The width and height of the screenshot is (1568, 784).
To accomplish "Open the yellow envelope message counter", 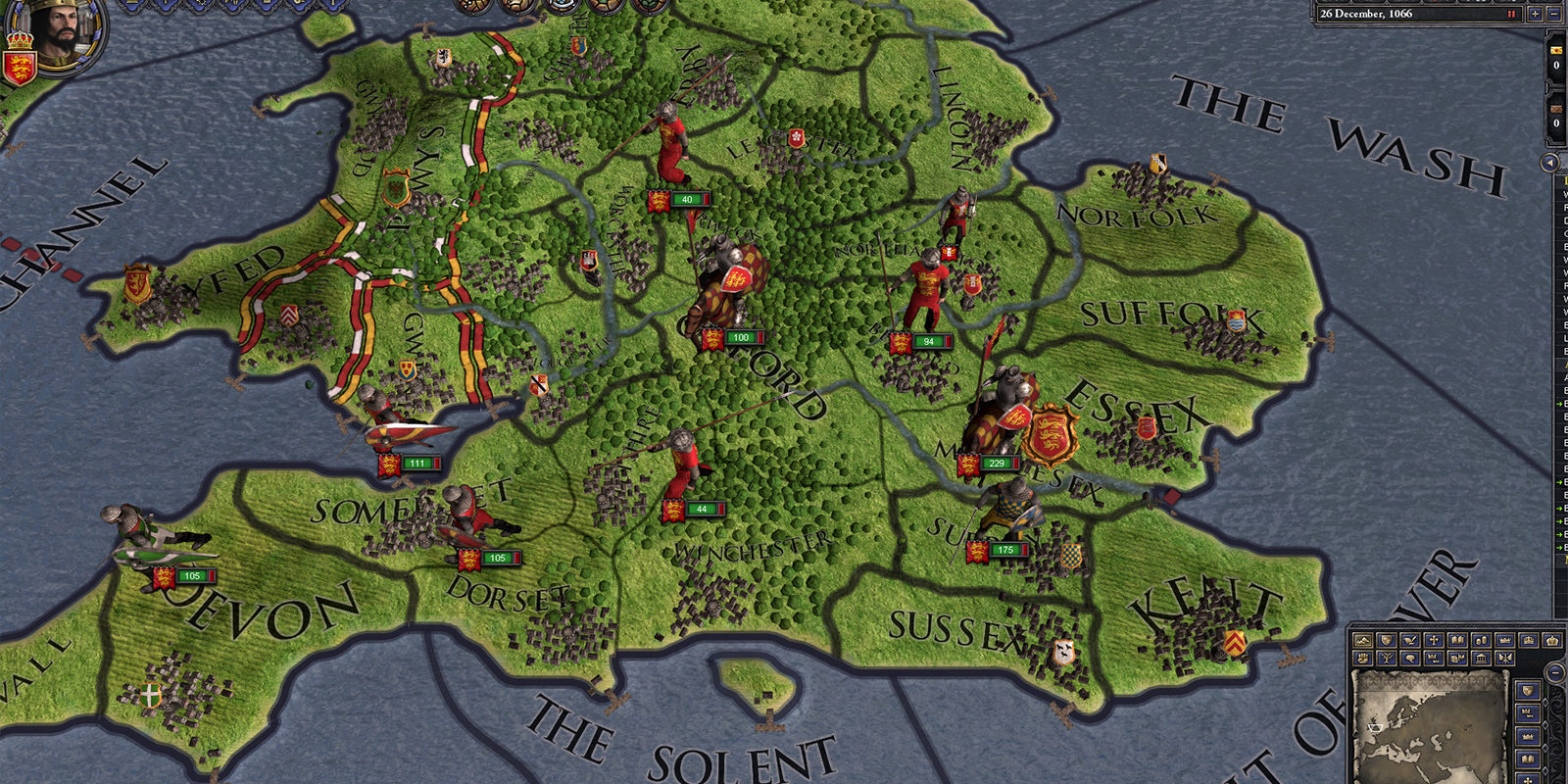I will pyautogui.click(x=1556, y=51).
